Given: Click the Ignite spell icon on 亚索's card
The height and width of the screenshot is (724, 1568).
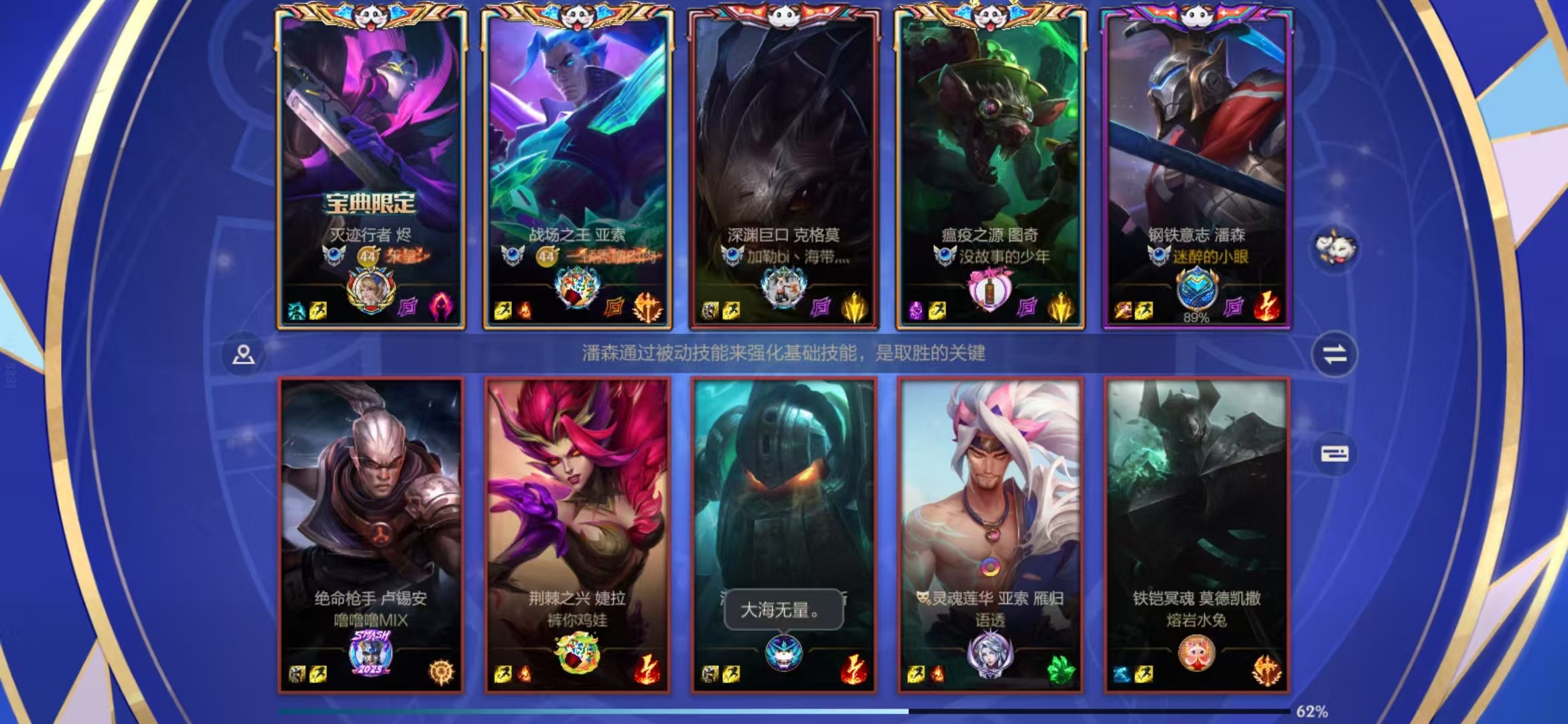Looking at the screenshot, I should [524, 310].
